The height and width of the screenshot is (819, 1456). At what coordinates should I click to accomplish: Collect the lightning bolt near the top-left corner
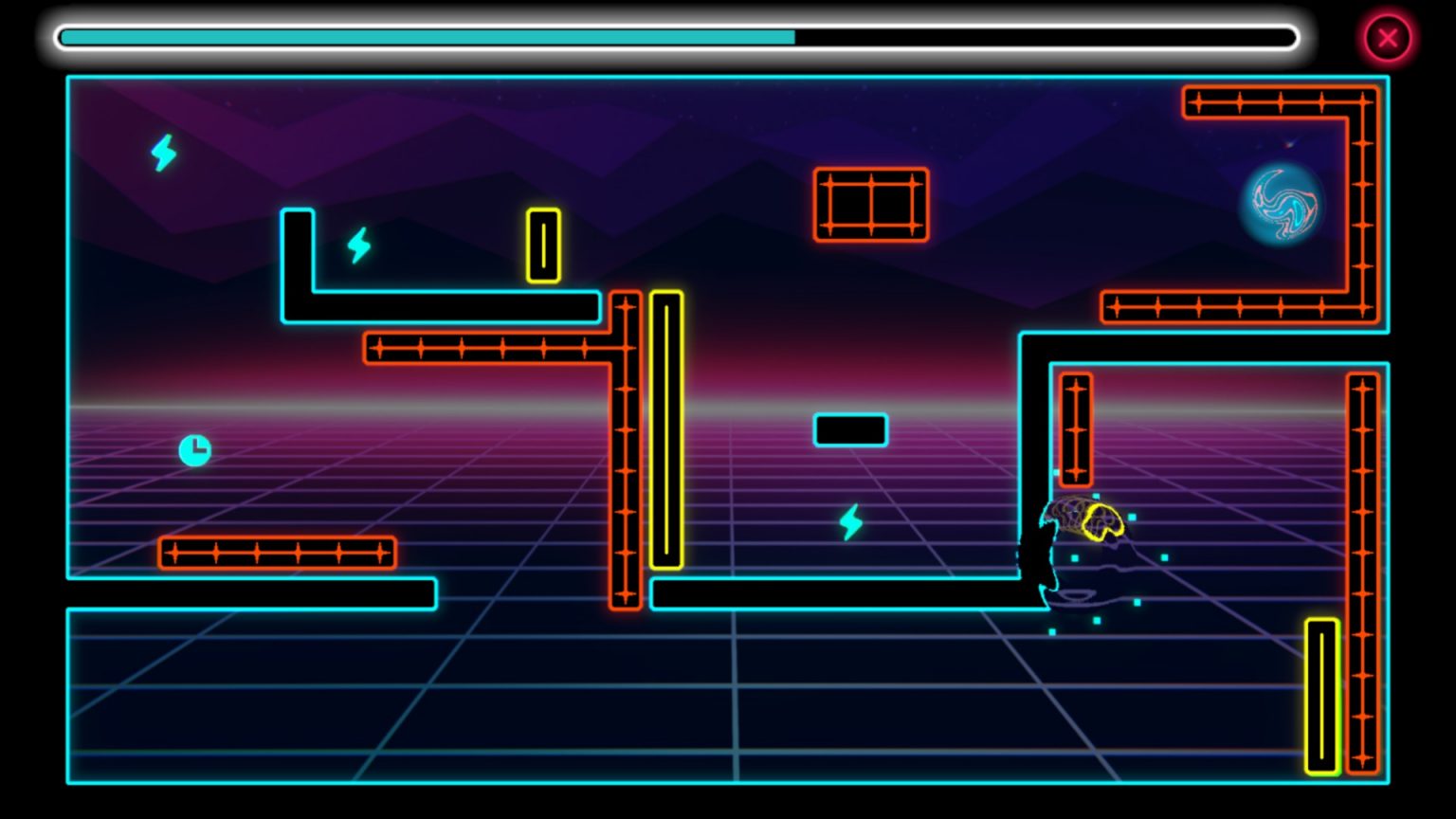pos(161,152)
